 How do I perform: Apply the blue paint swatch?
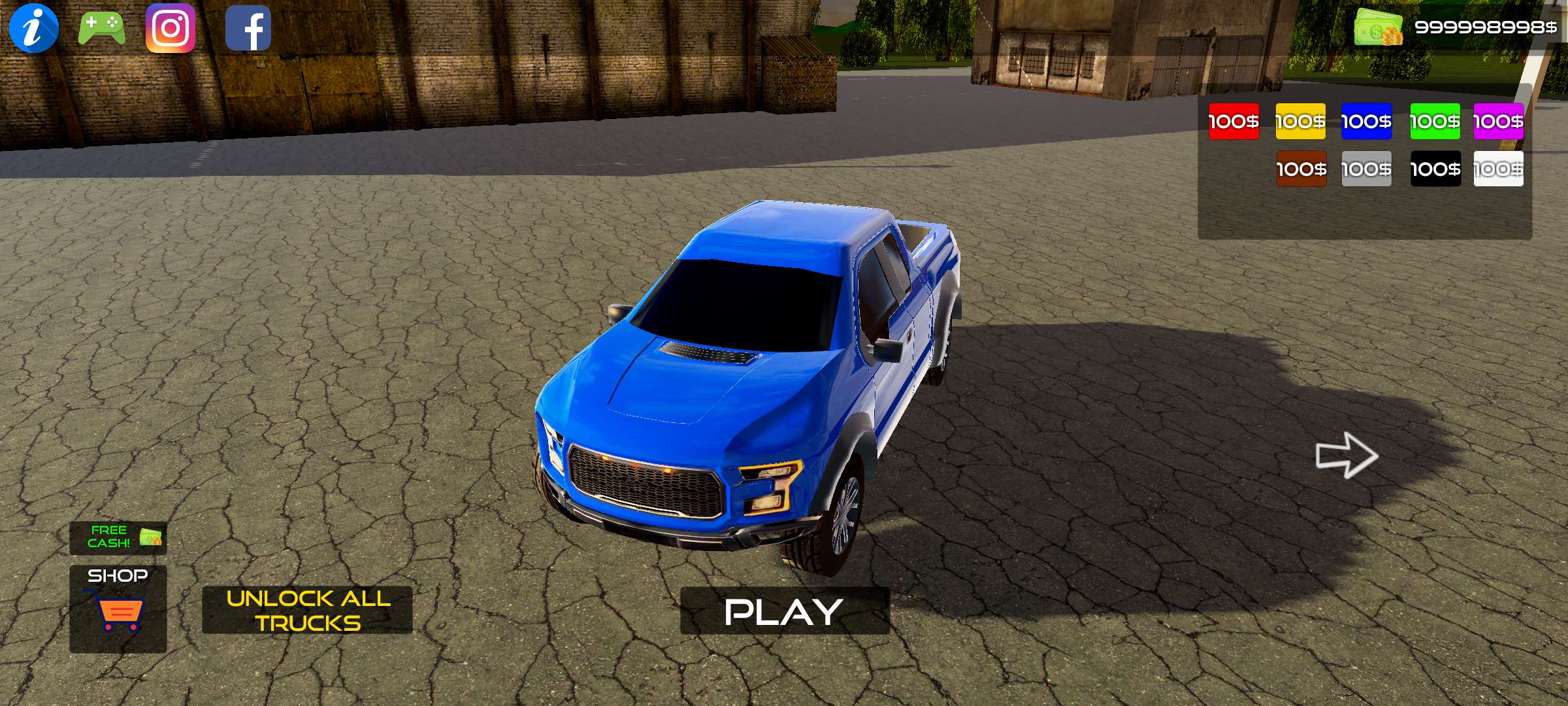[x=1367, y=122]
